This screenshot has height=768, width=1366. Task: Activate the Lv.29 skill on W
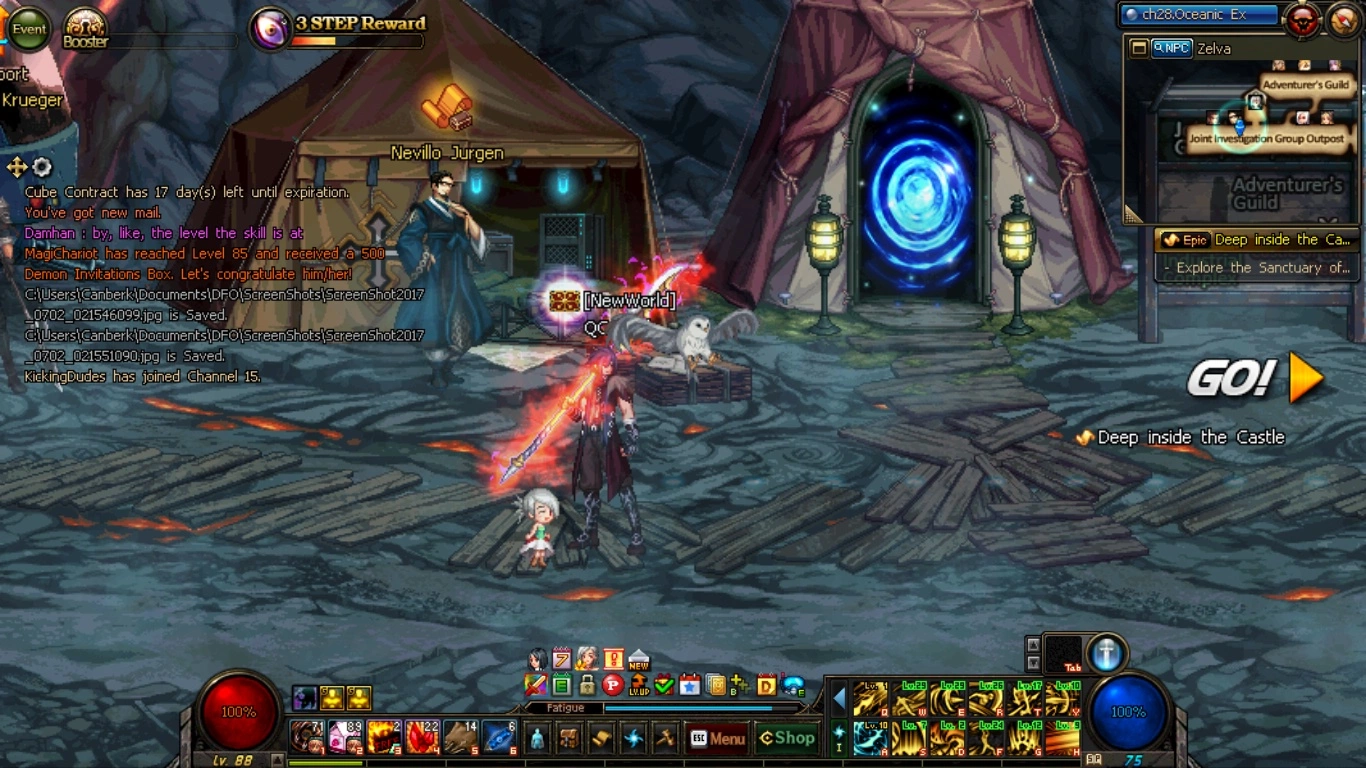(908, 700)
